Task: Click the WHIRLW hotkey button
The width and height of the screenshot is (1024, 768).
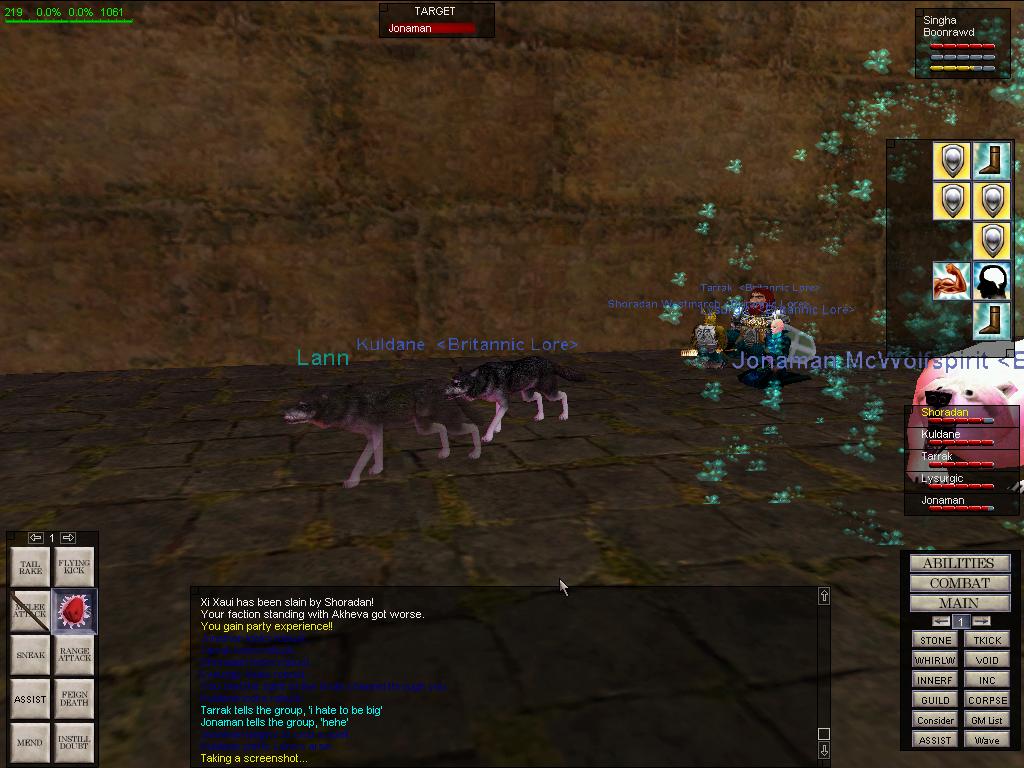Action: coord(935,660)
